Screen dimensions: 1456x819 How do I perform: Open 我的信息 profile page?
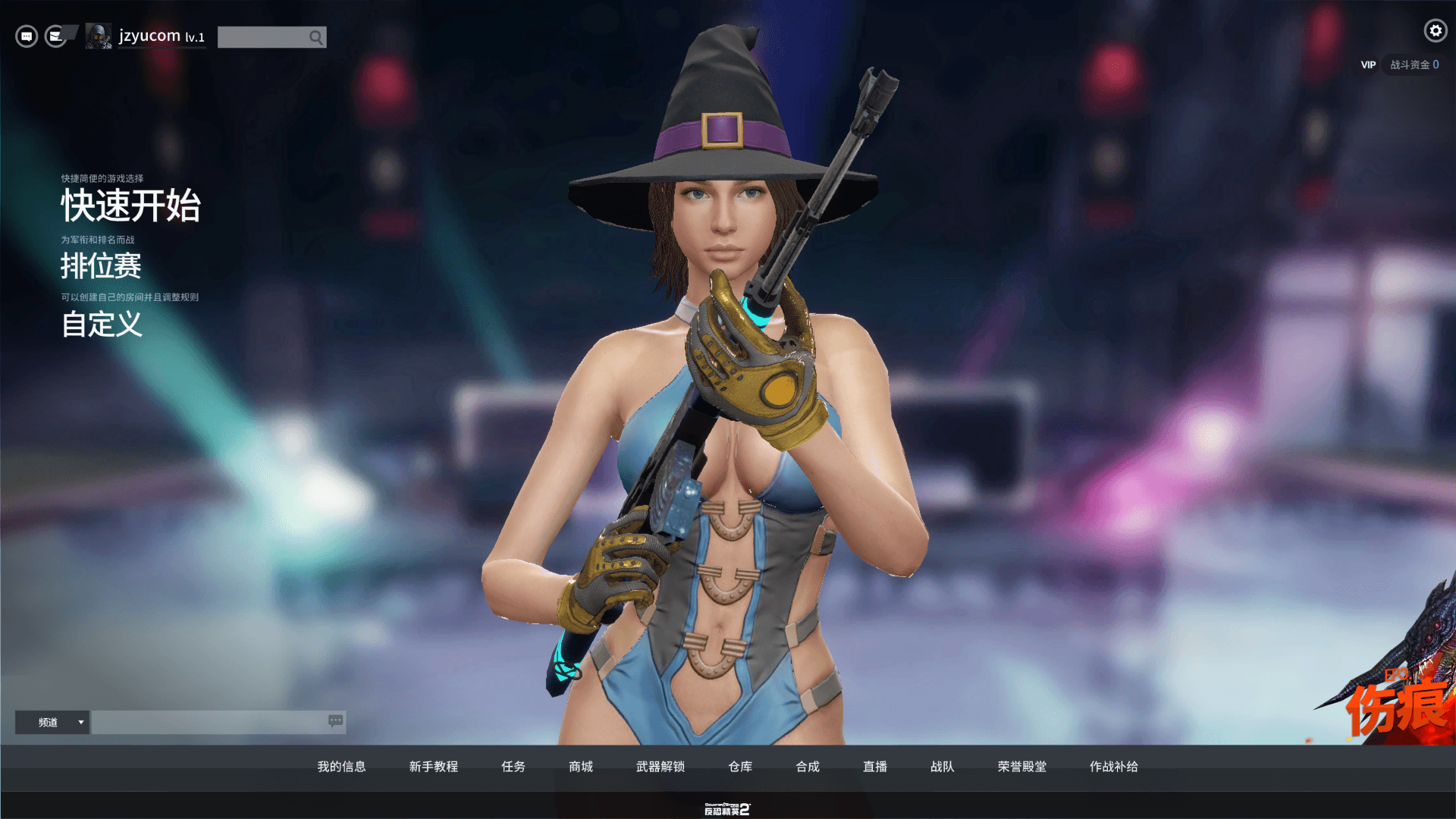(x=341, y=767)
